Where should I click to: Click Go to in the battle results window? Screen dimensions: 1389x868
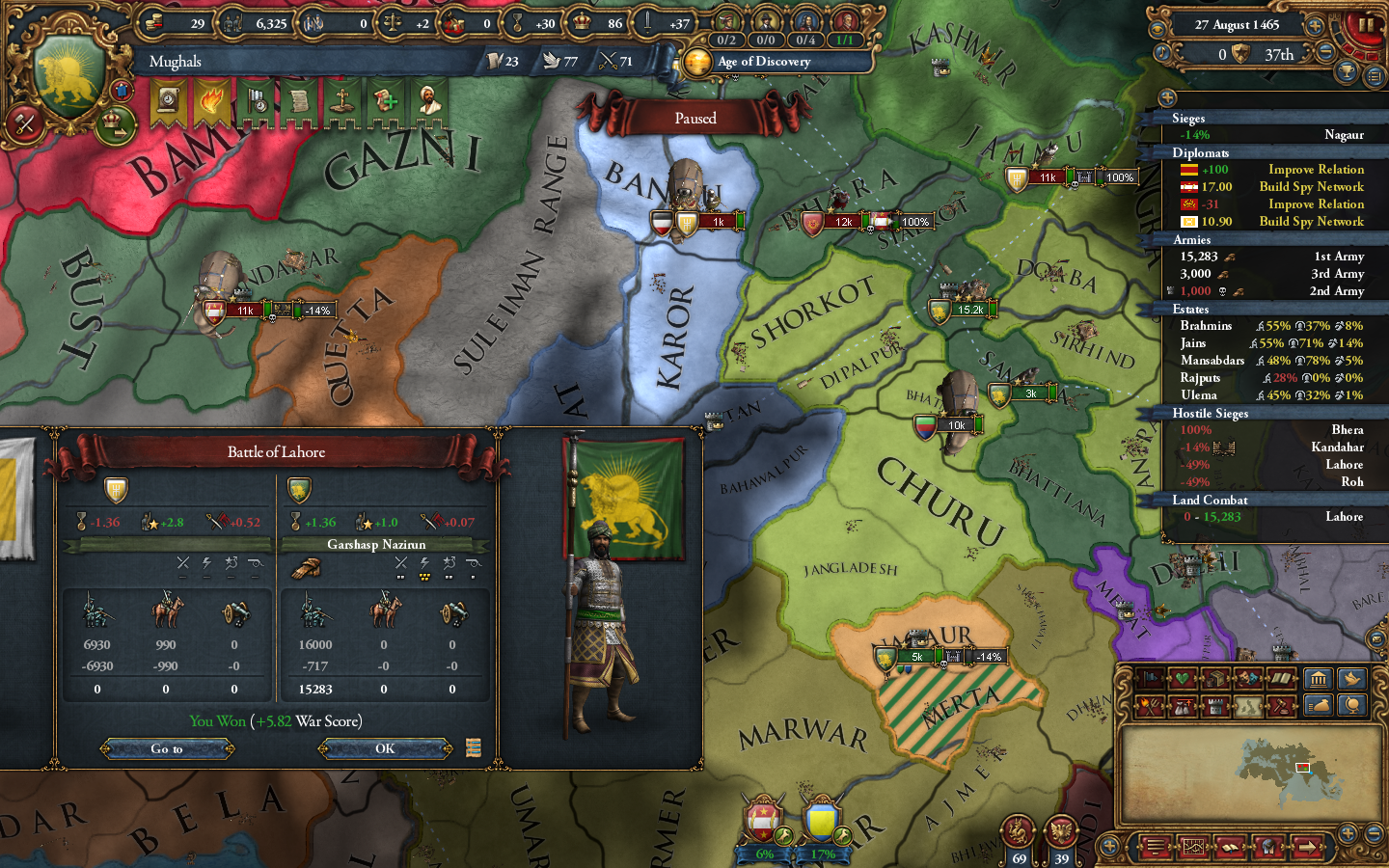coord(167,749)
